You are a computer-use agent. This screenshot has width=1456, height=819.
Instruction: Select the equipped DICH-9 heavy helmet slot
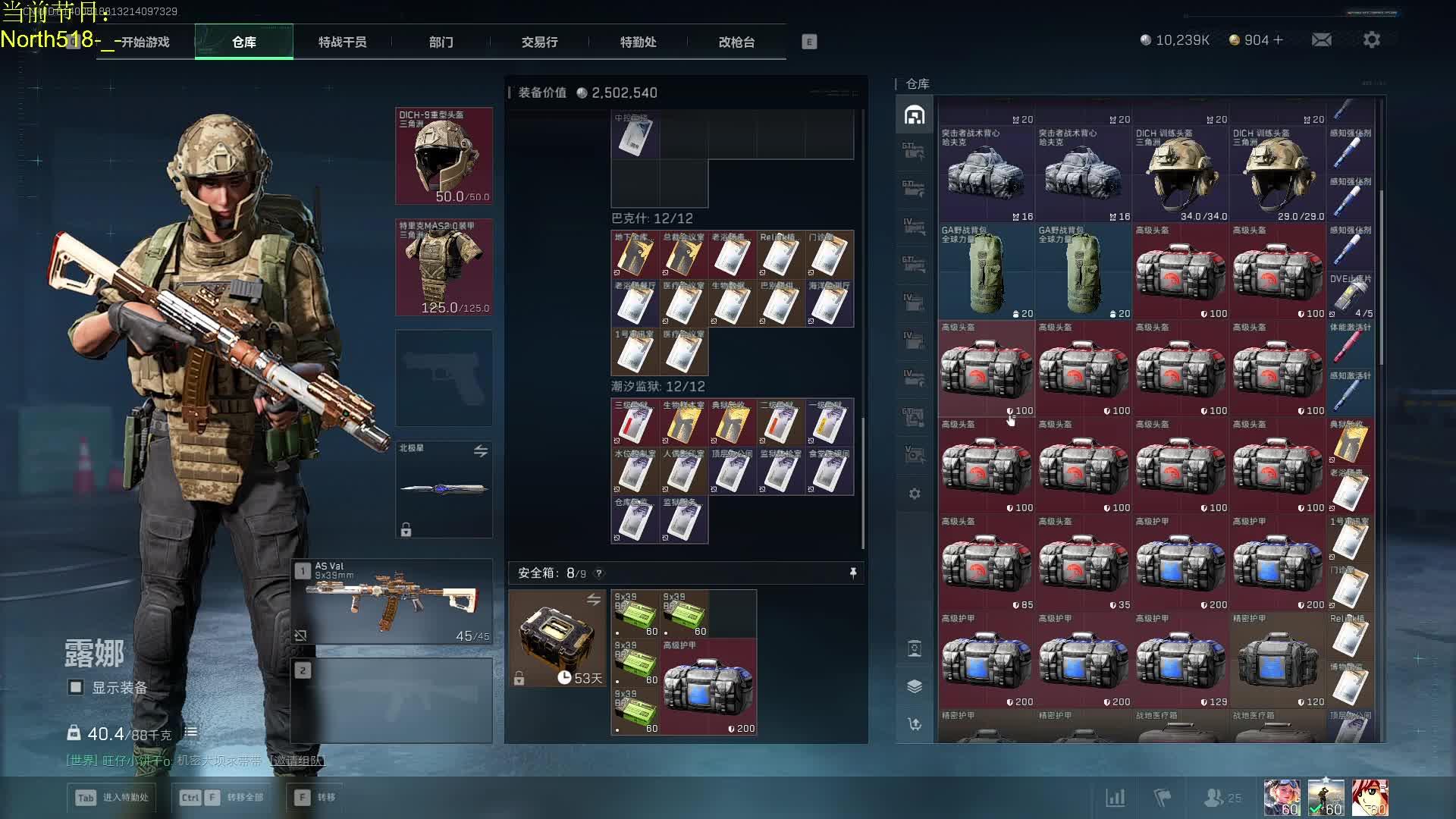[x=444, y=156]
